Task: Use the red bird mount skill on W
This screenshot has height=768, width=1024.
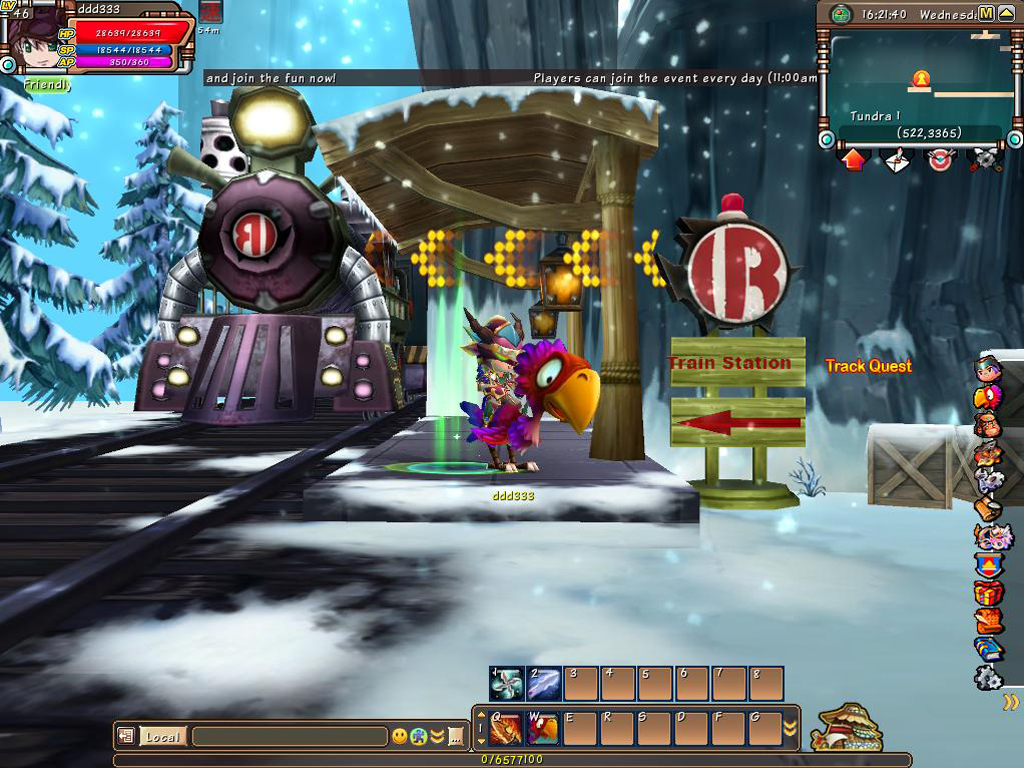Action: click(544, 729)
